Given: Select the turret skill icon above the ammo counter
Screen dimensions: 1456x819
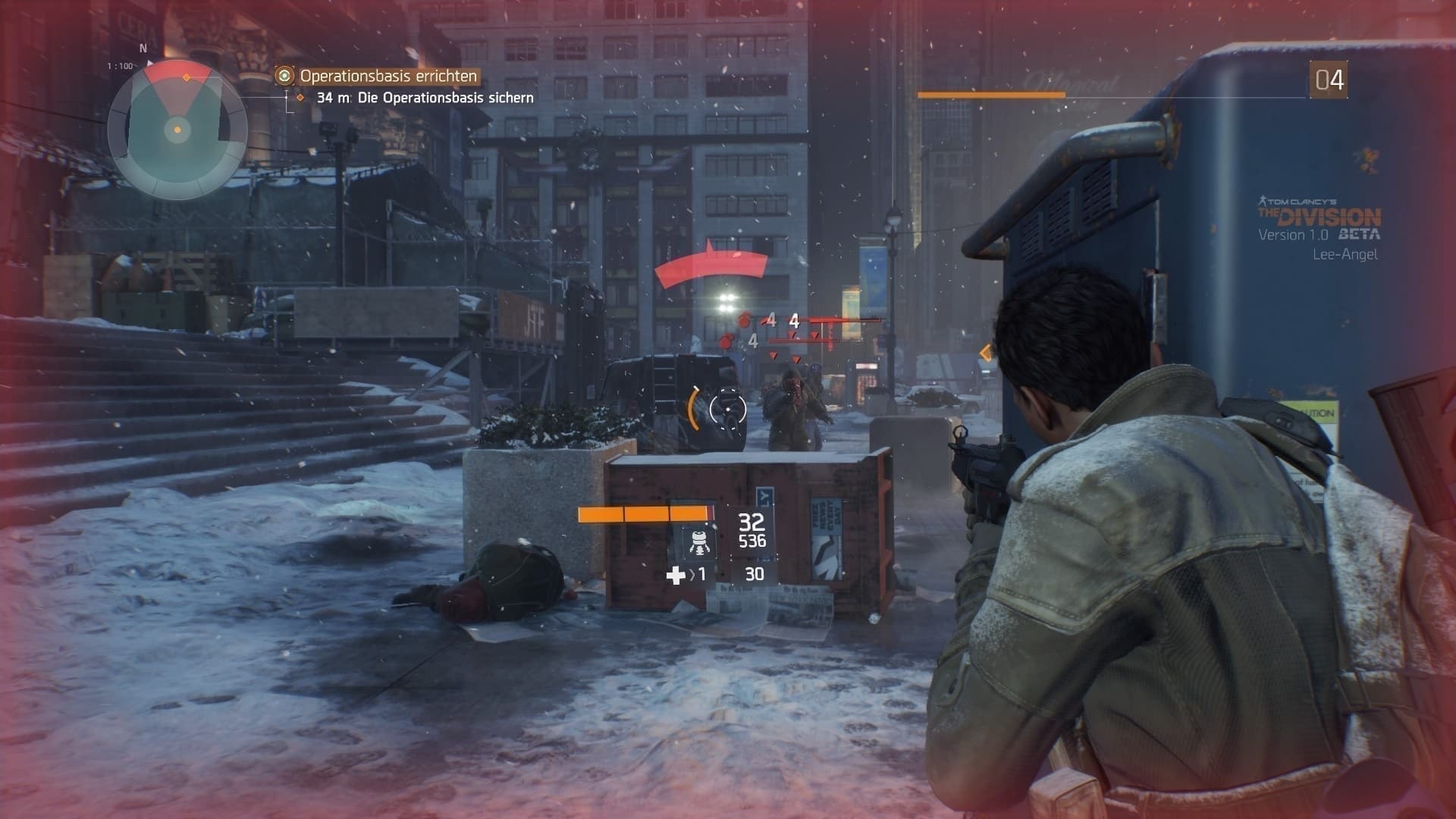Looking at the screenshot, I should point(701,543).
